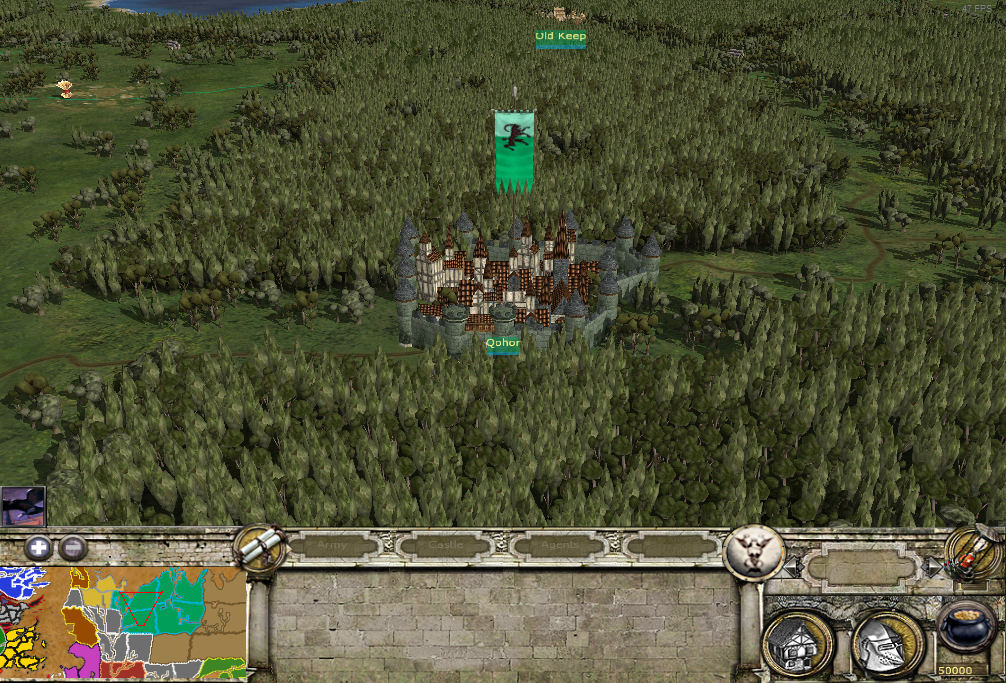1006x683 pixels.
Task: Open the scroll overview button
Action: click(x=258, y=547)
